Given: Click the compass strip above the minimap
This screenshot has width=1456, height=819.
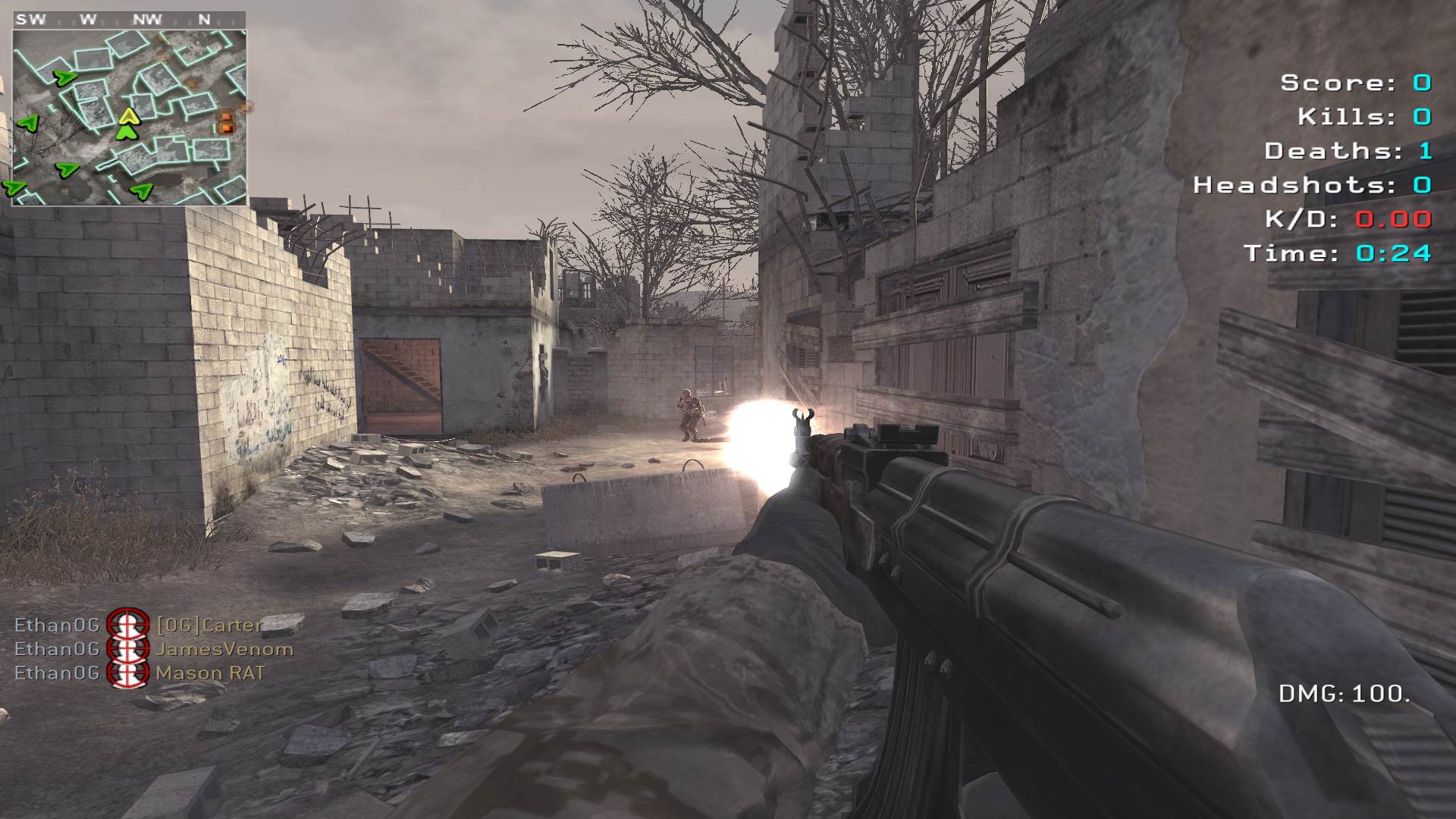Looking at the screenshot, I should tap(129, 20).
